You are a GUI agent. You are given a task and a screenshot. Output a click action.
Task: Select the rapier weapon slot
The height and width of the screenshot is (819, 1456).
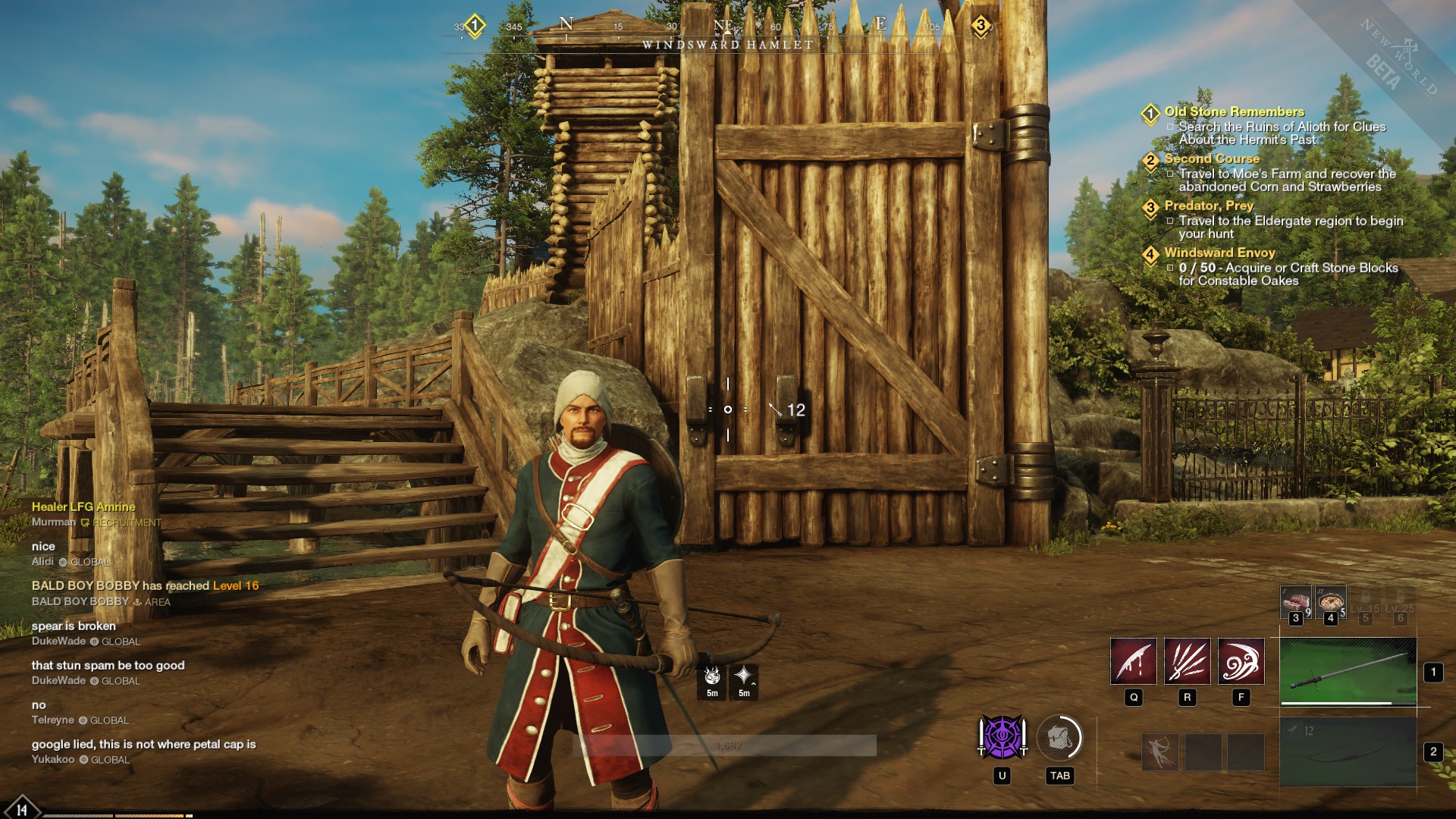(x=1348, y=672)
